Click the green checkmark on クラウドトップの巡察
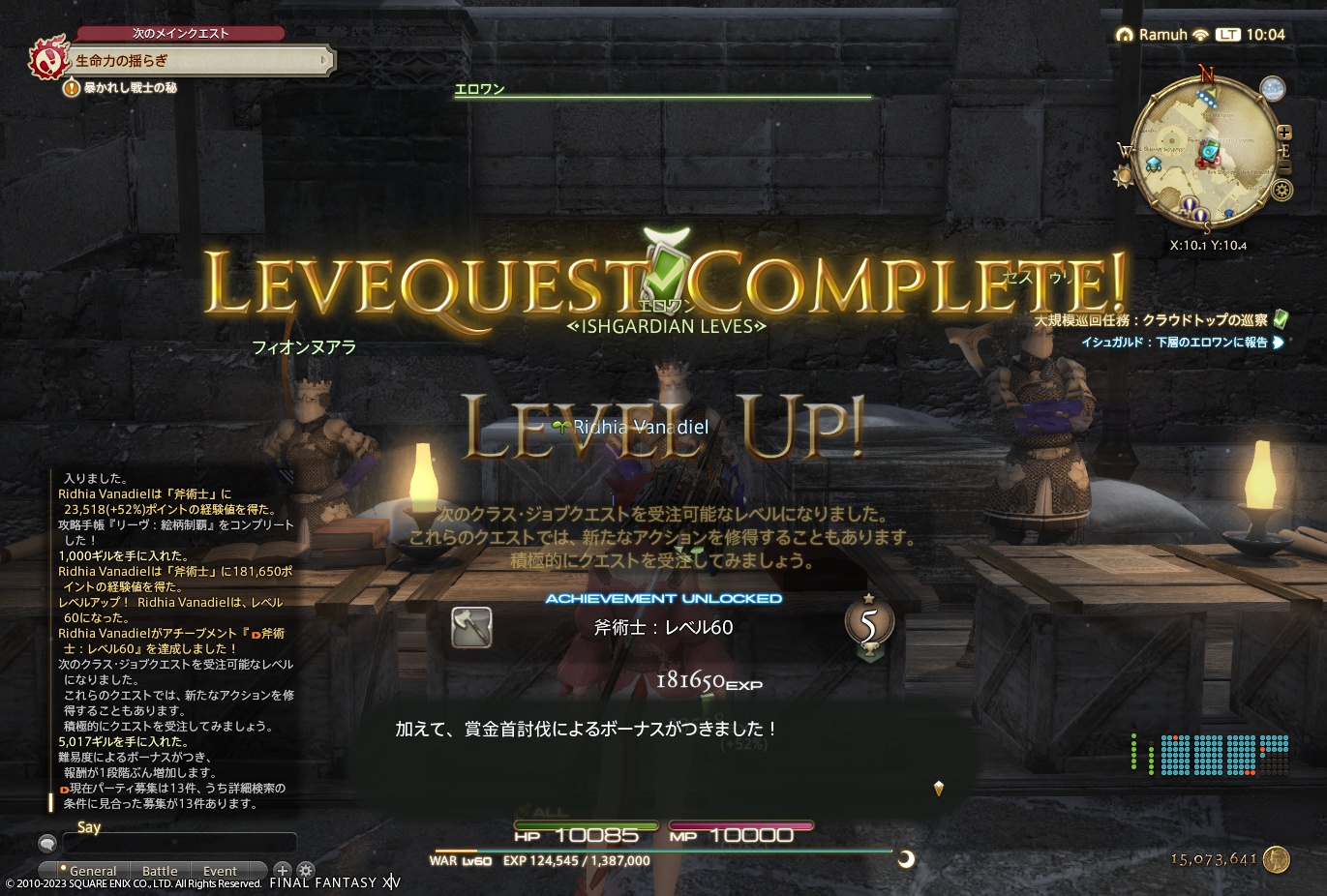The width and height of the screenshot is (1327, 896). (1279, 320)
